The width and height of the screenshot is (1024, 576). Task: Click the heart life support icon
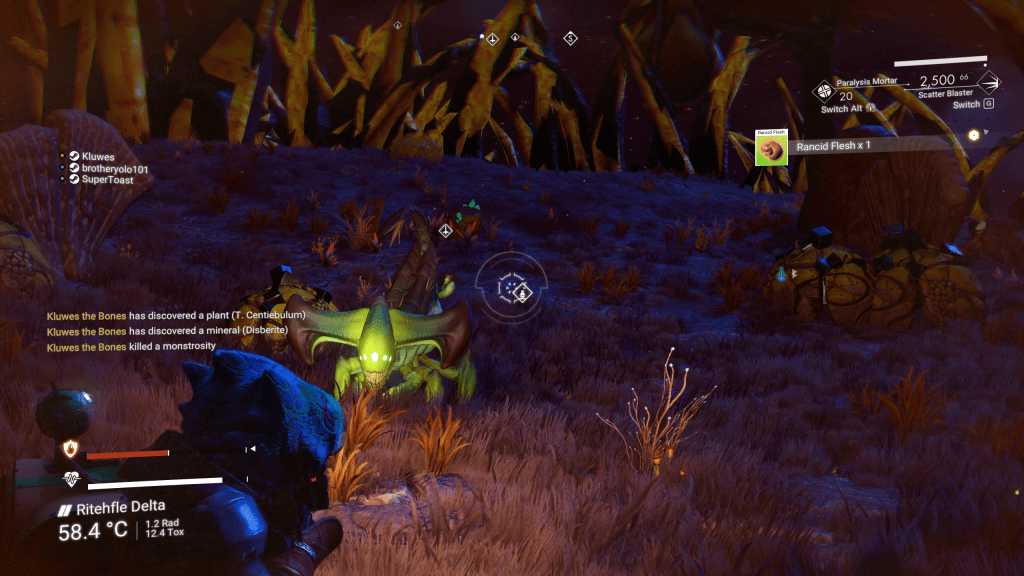click(71, 479)
